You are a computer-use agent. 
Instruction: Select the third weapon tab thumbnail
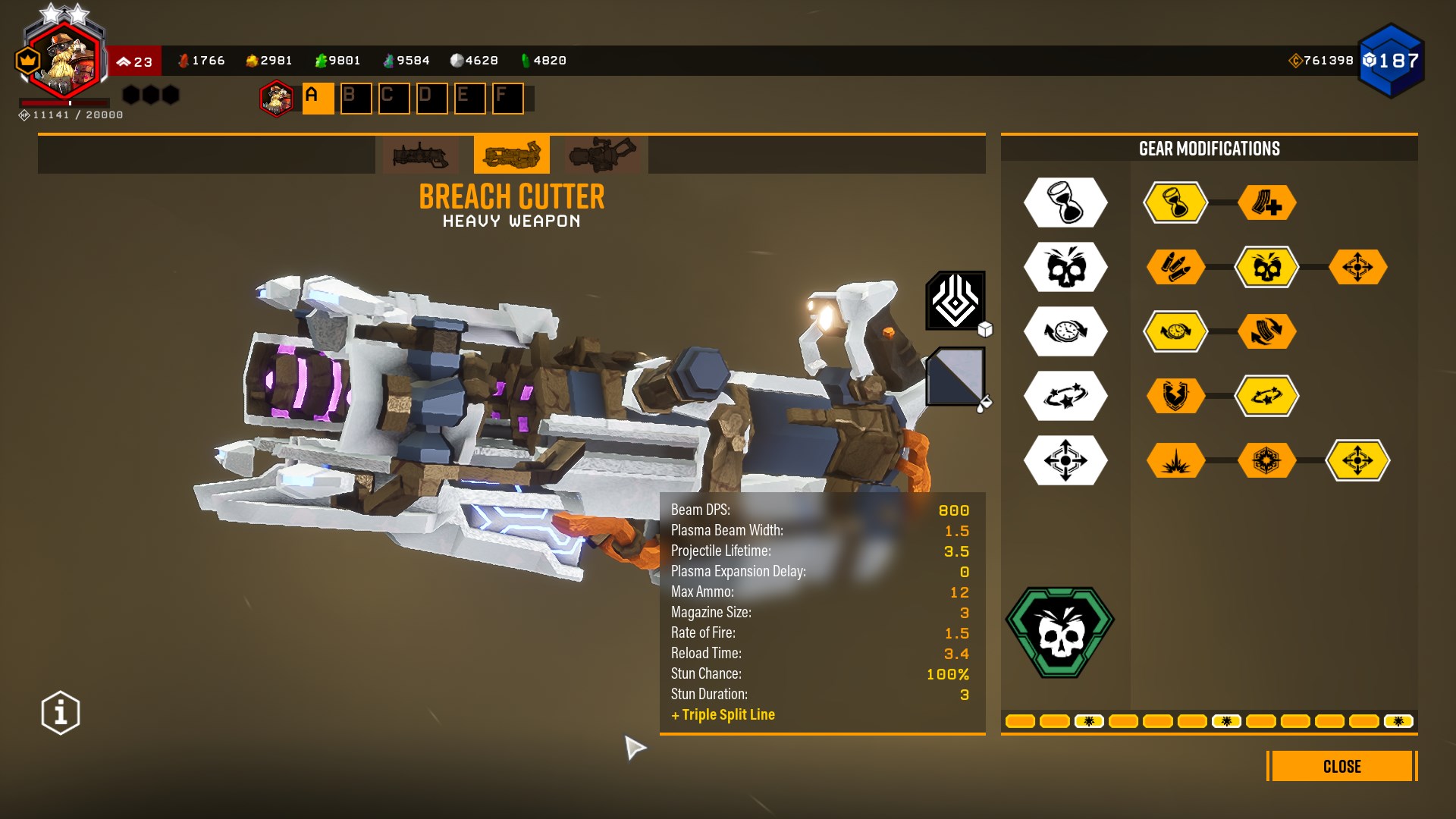(x=602, y=155)
